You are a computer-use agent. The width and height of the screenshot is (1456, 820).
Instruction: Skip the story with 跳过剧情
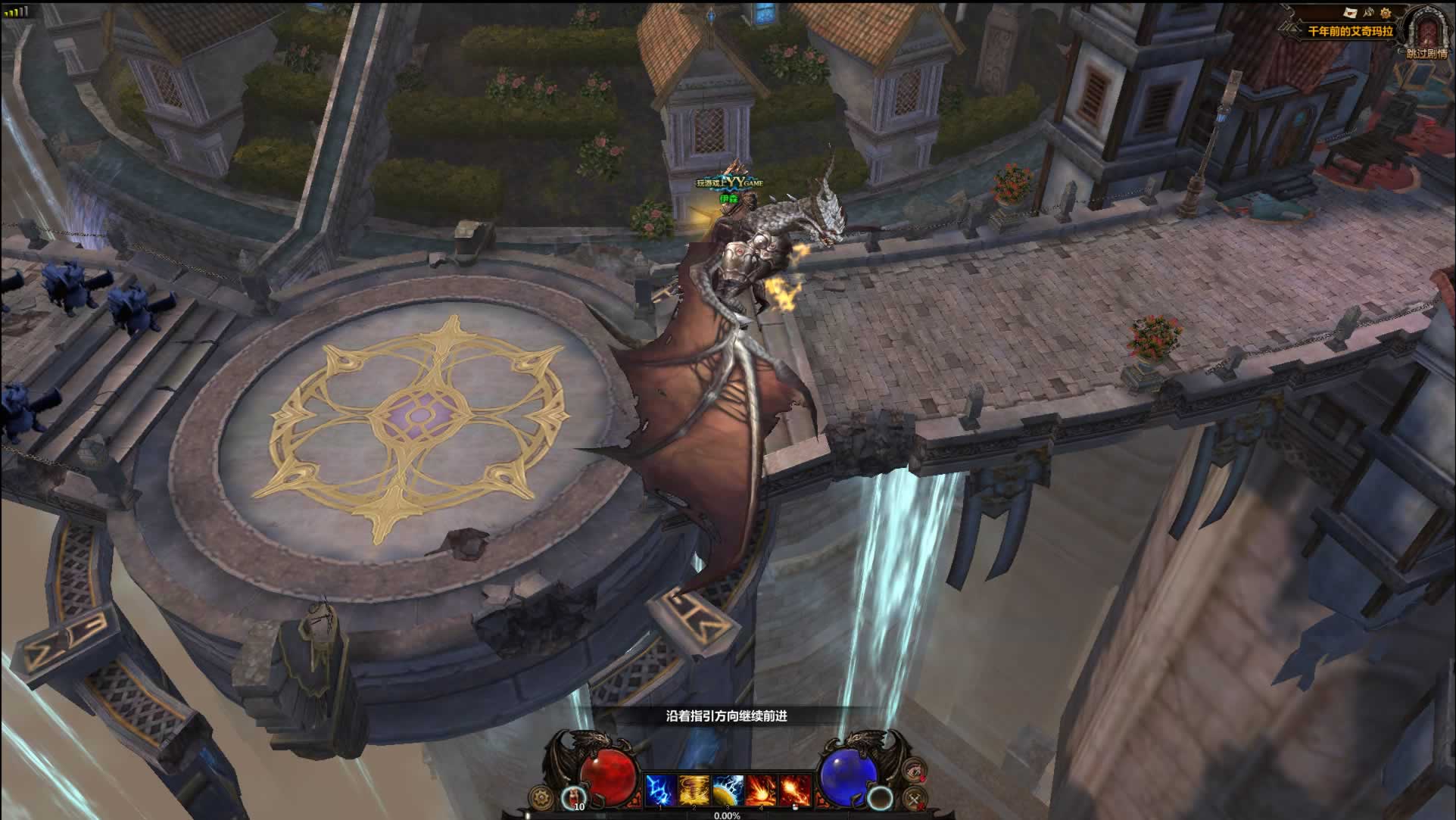click(x=1426, y=54)
